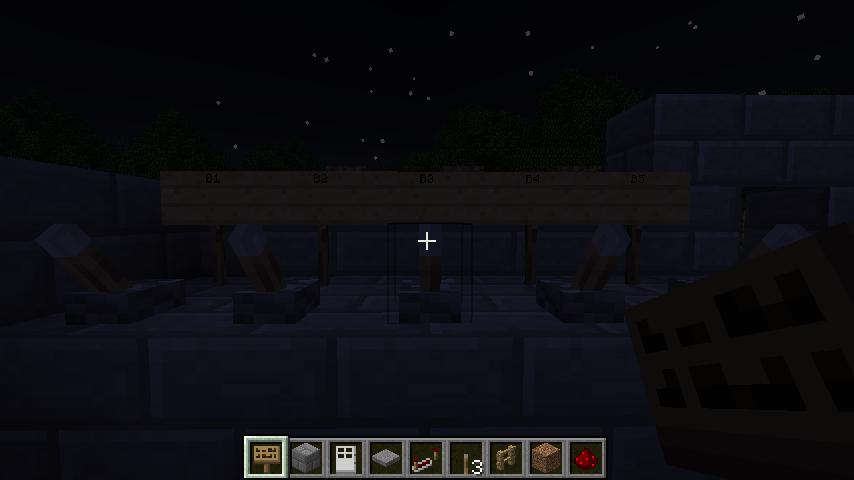Pick the redstone repeater slot
The width and height of the screenshot is (854, 480).
(x=426, y=458)
